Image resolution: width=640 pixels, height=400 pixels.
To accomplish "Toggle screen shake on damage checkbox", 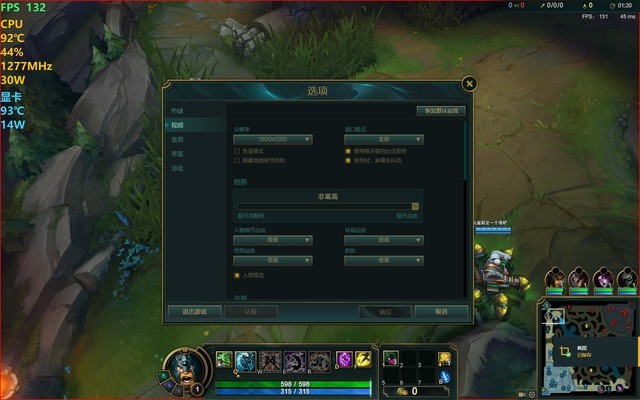I will click(x=348, y=160).
